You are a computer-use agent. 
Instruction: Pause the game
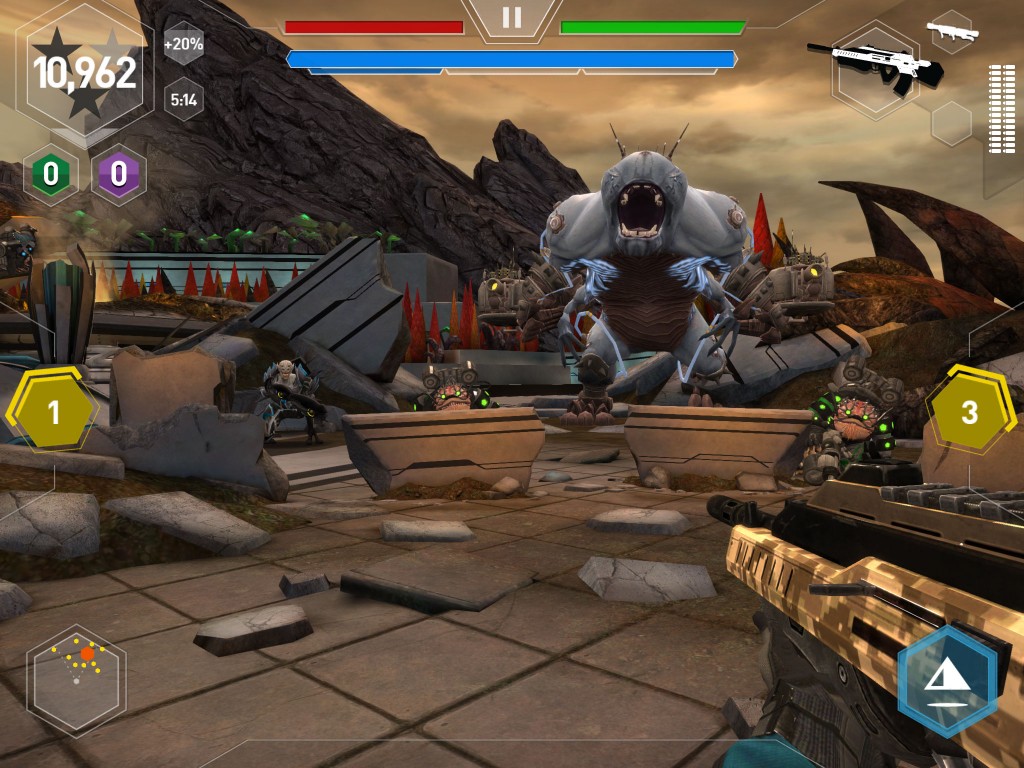512,17
